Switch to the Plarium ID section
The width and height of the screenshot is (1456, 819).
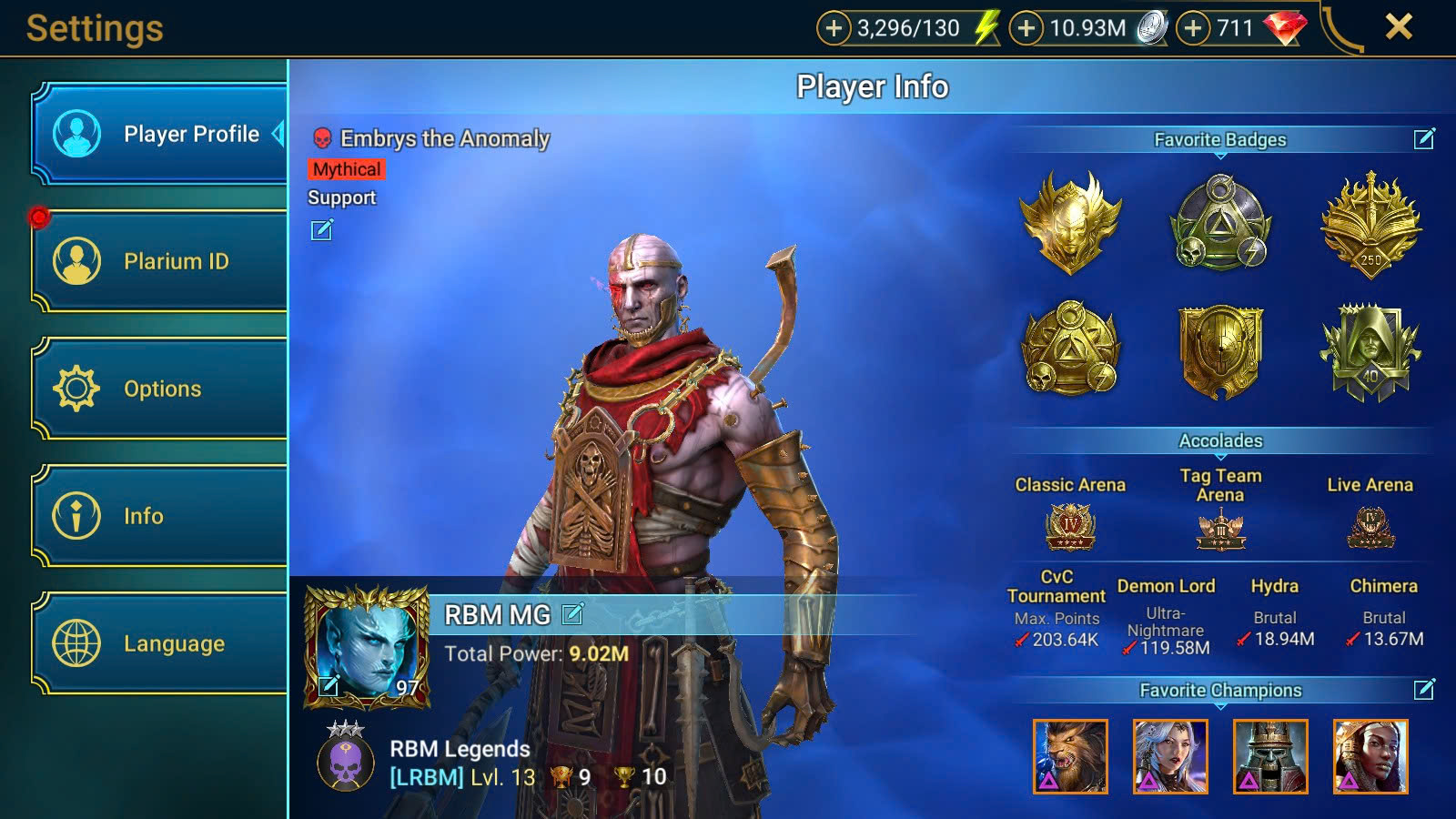point(160,261)
